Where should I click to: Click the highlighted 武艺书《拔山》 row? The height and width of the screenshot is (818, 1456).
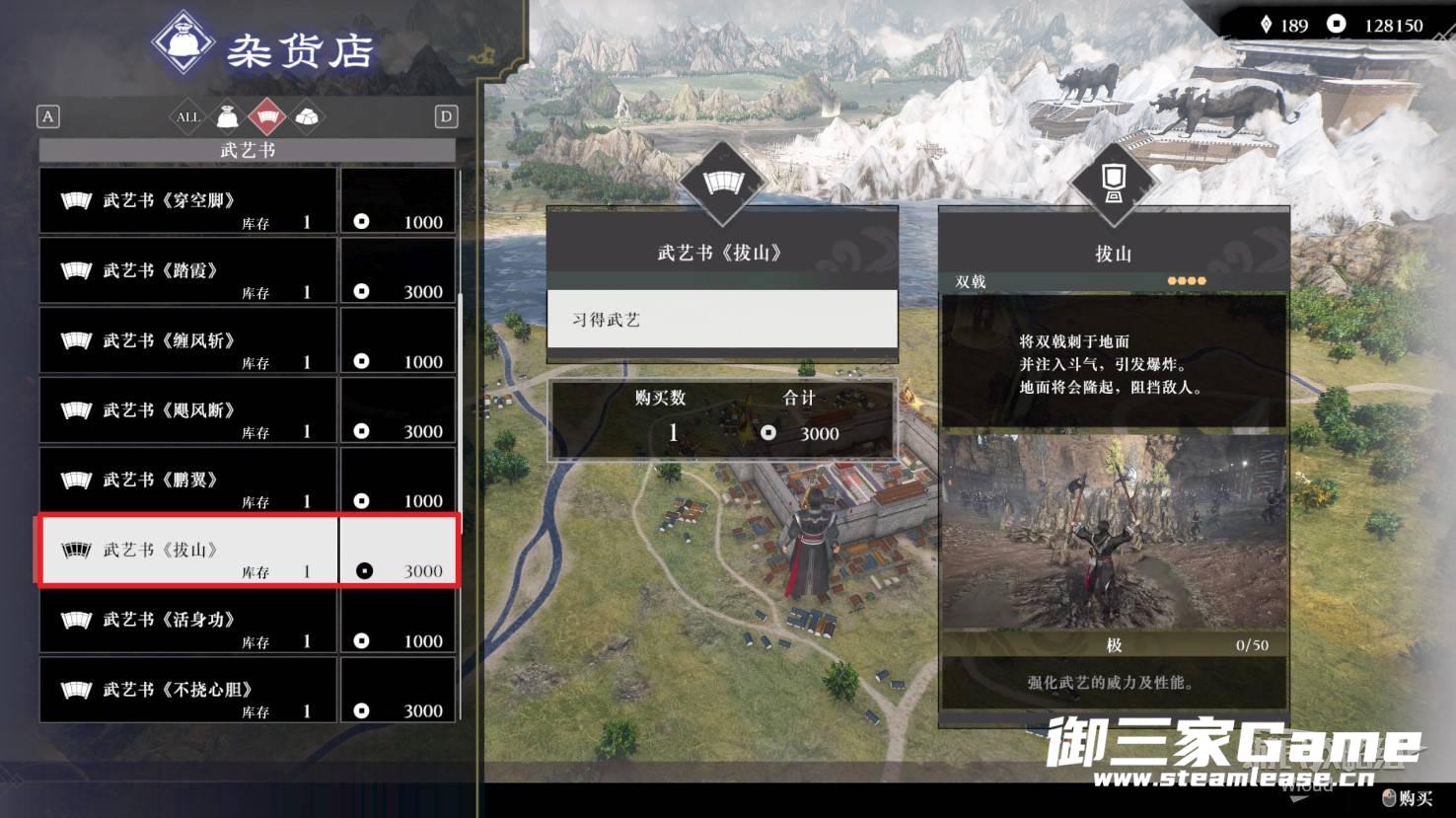(x=247, y=551)
